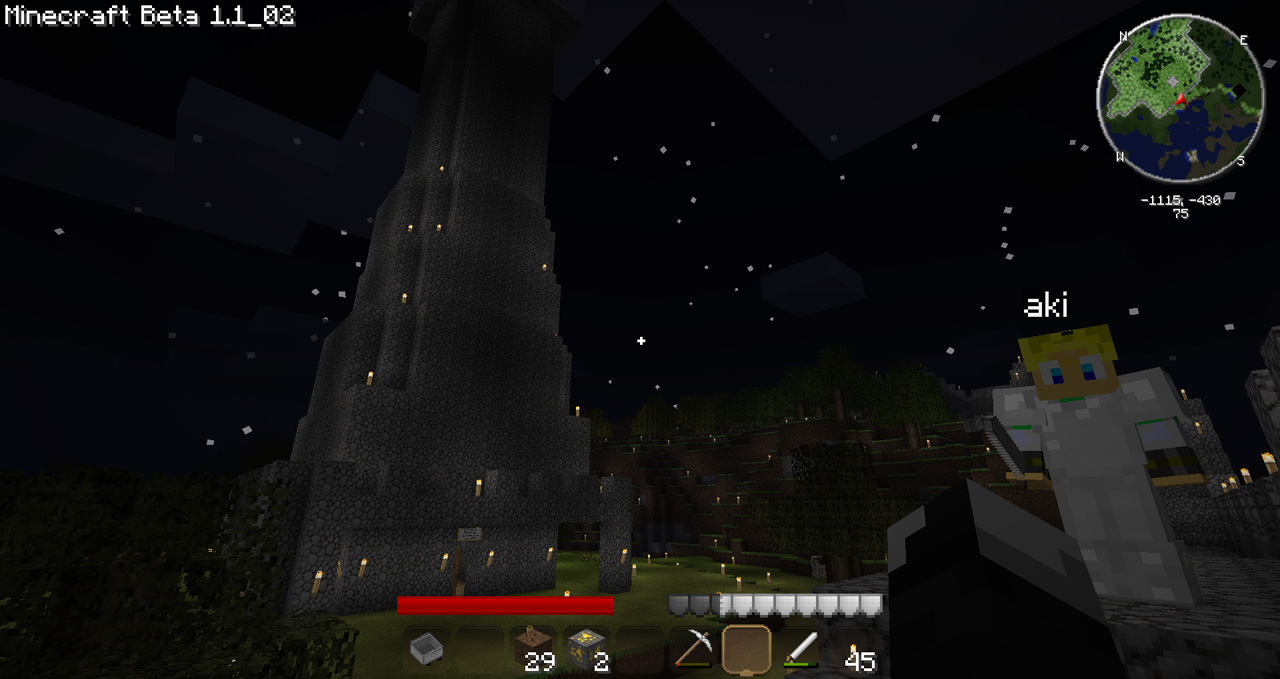The height and width of the screenshot is (679, 1280).
Task: Switch to the iron sword slot
Action: [x=799, y=649]
